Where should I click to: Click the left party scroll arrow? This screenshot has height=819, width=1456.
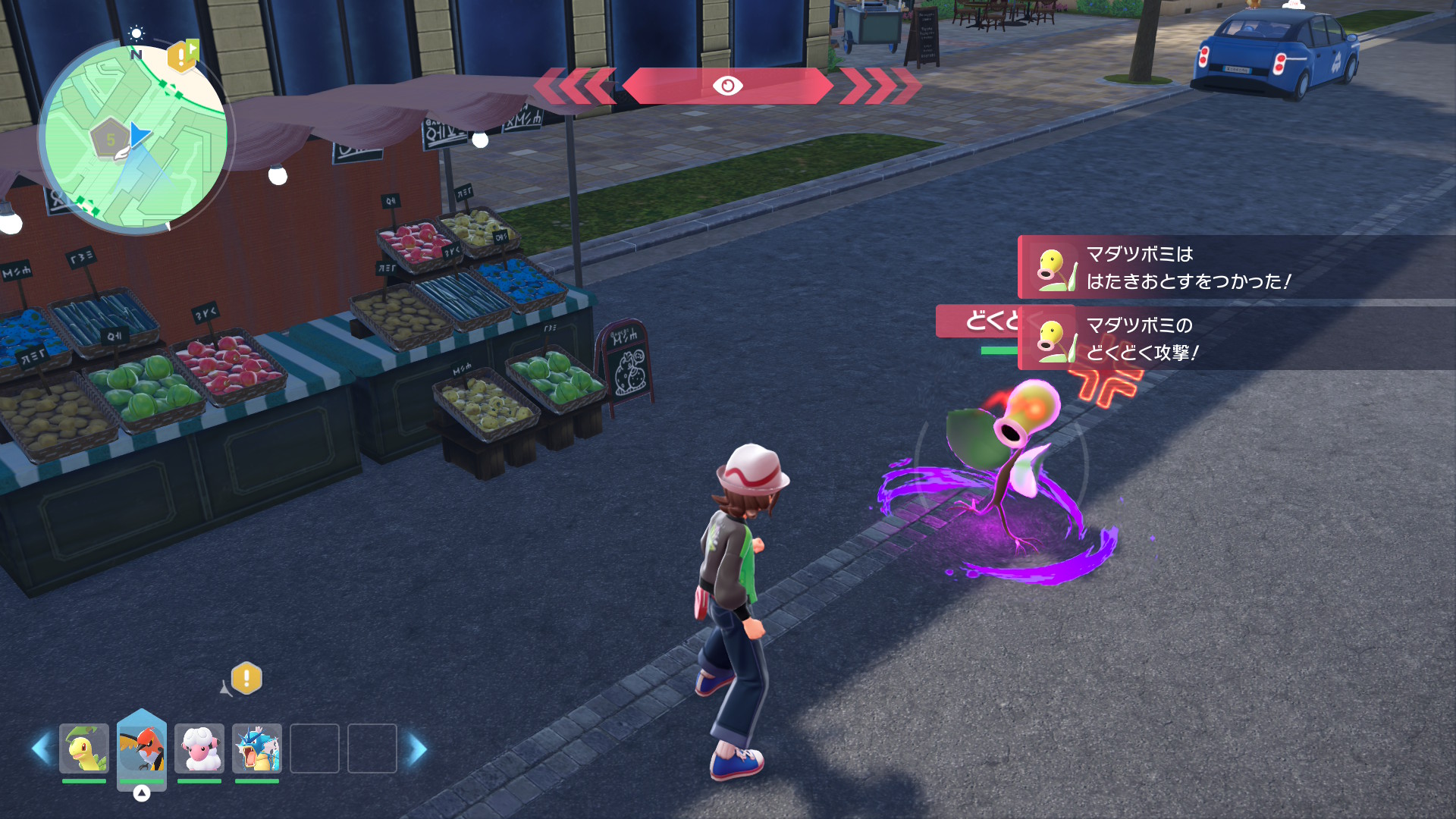click(41, 748)
